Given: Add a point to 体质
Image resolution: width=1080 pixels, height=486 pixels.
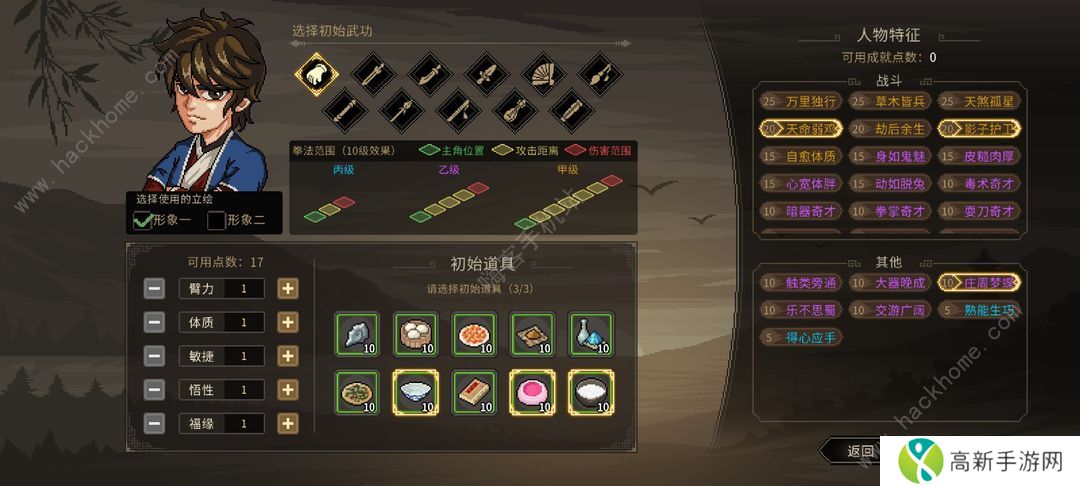Looking at the screenshot, I should (x=287, y=322).
